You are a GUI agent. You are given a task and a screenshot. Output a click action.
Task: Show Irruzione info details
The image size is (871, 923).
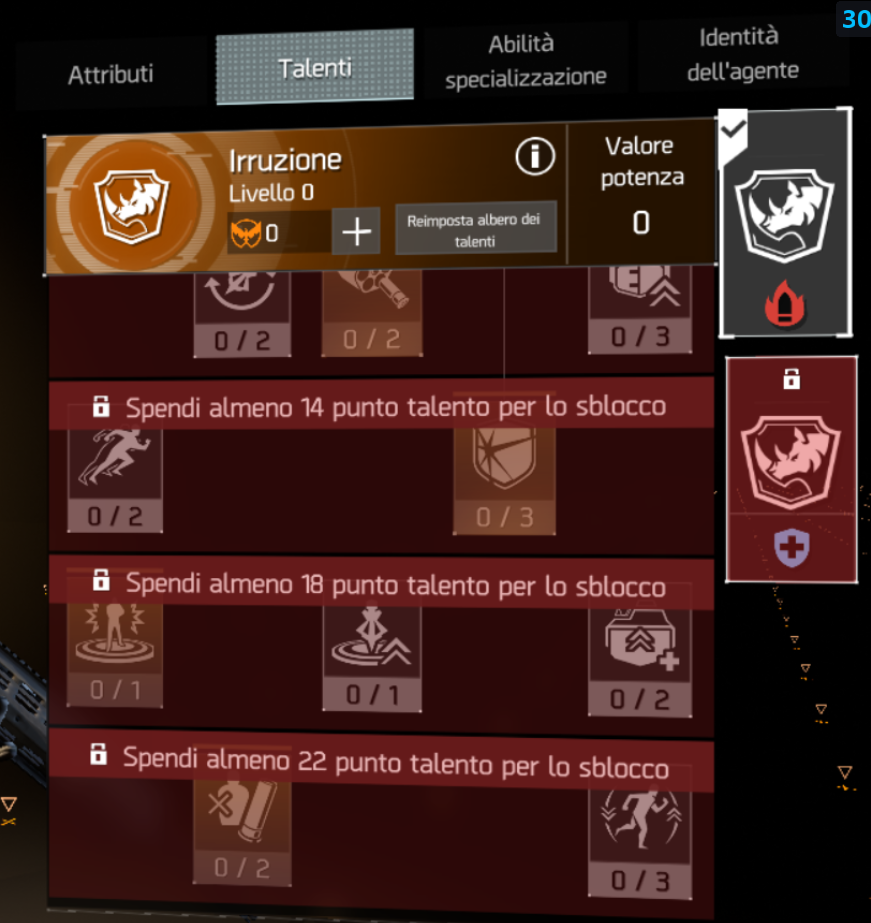[535, 156]
